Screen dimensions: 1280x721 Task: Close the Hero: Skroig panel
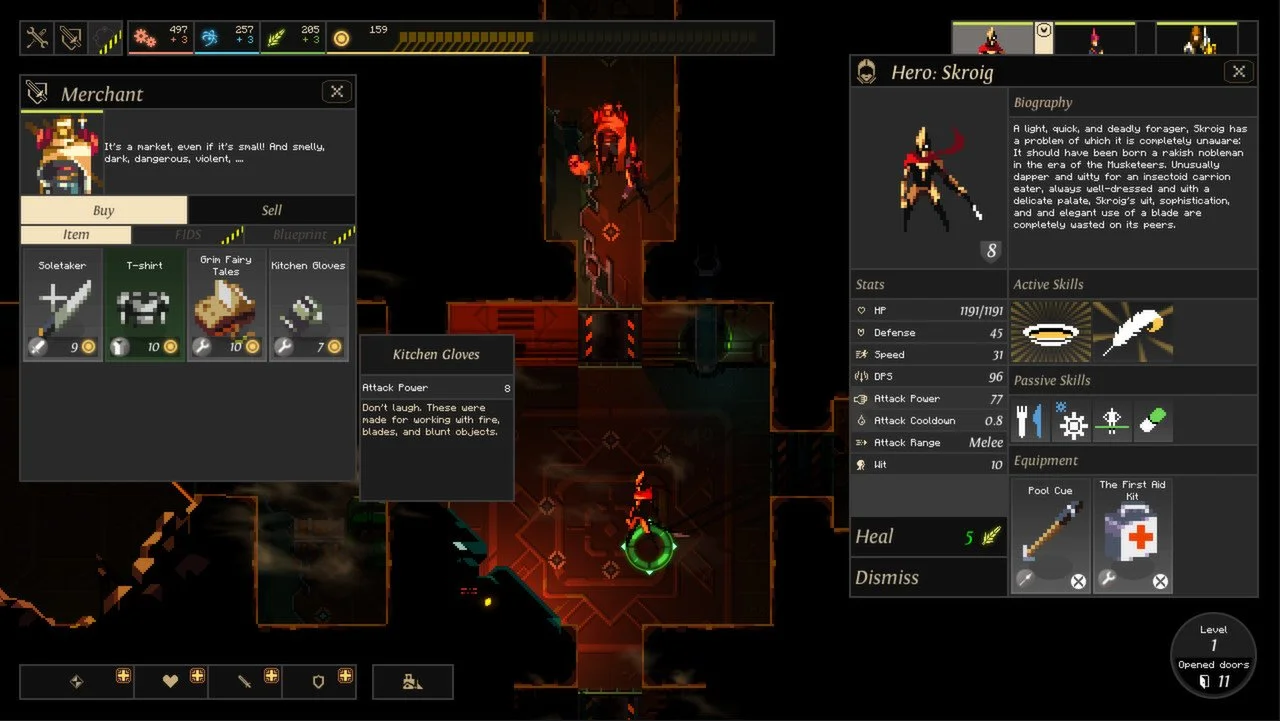click(x=1239, y=72)
